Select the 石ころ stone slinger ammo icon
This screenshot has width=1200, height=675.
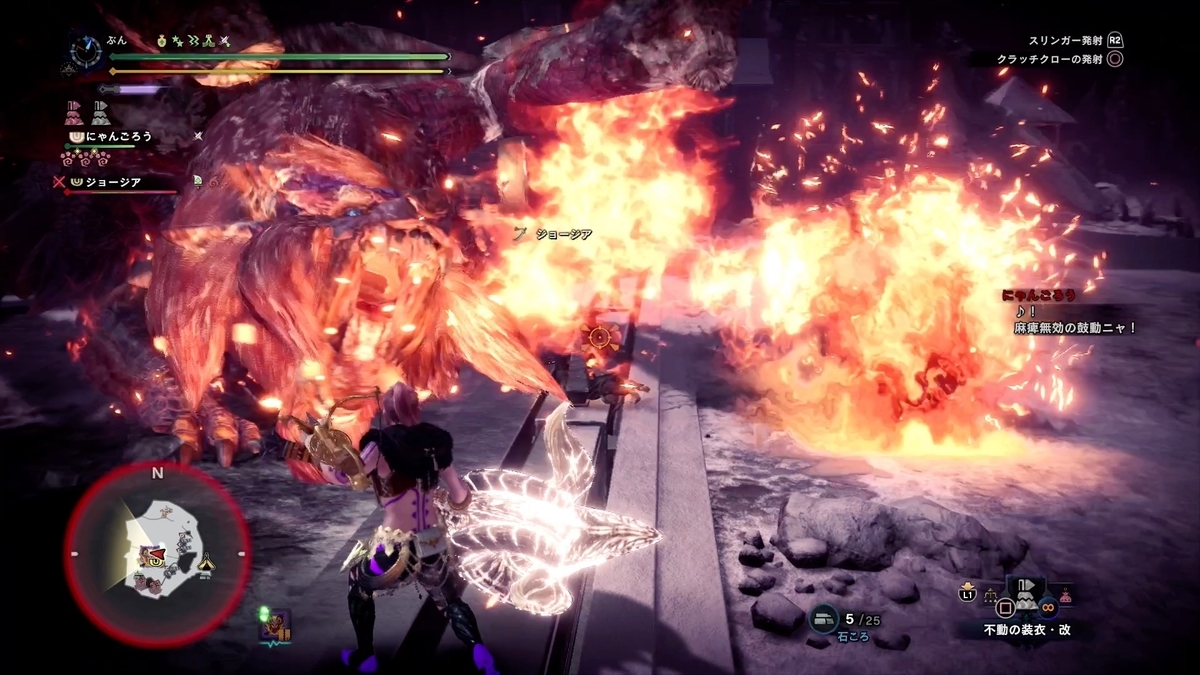824,621
